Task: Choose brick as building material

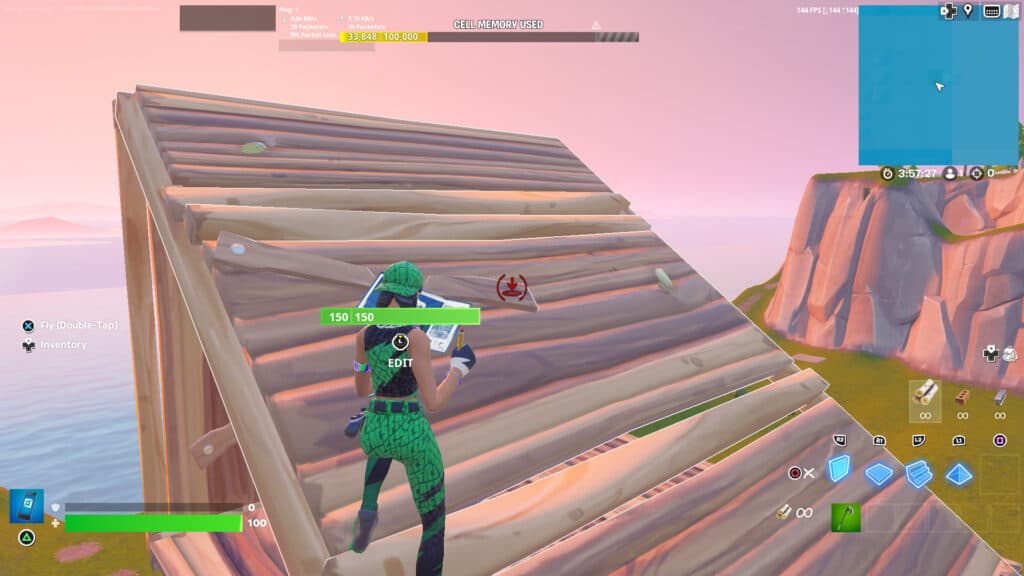Action: click(962, 397)
